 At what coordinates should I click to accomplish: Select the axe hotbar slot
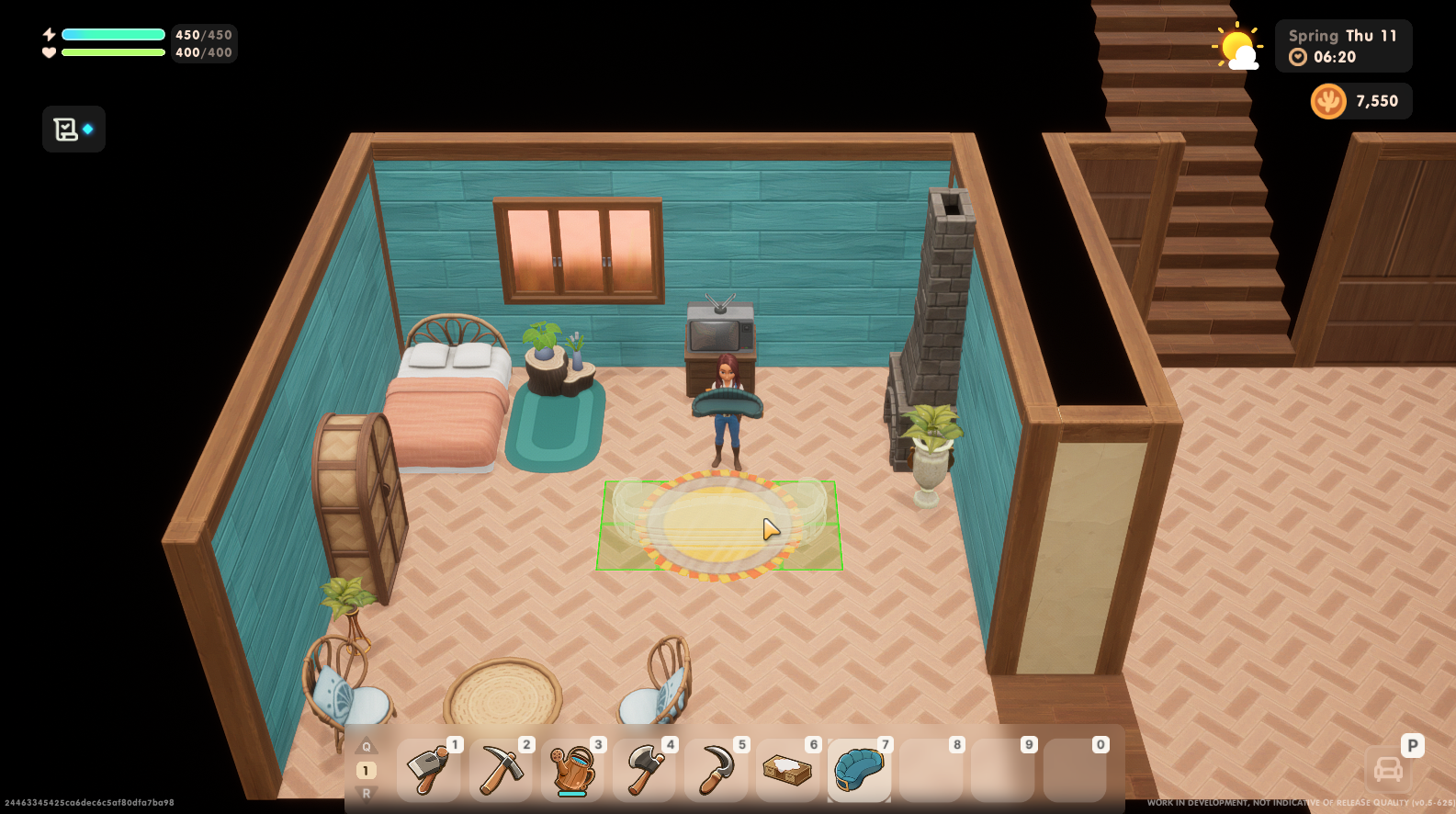click(x=644, y=770)
